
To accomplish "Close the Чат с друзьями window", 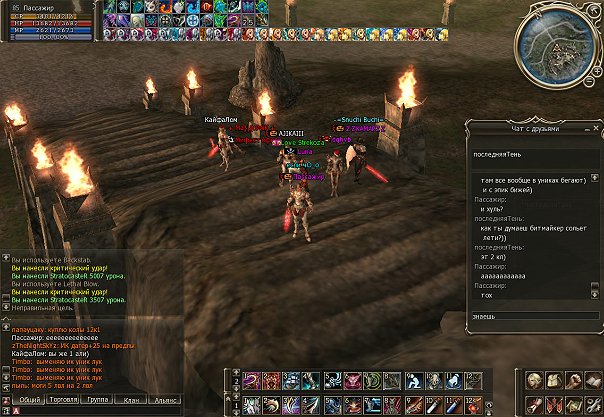I will click(x=595, y=127).
